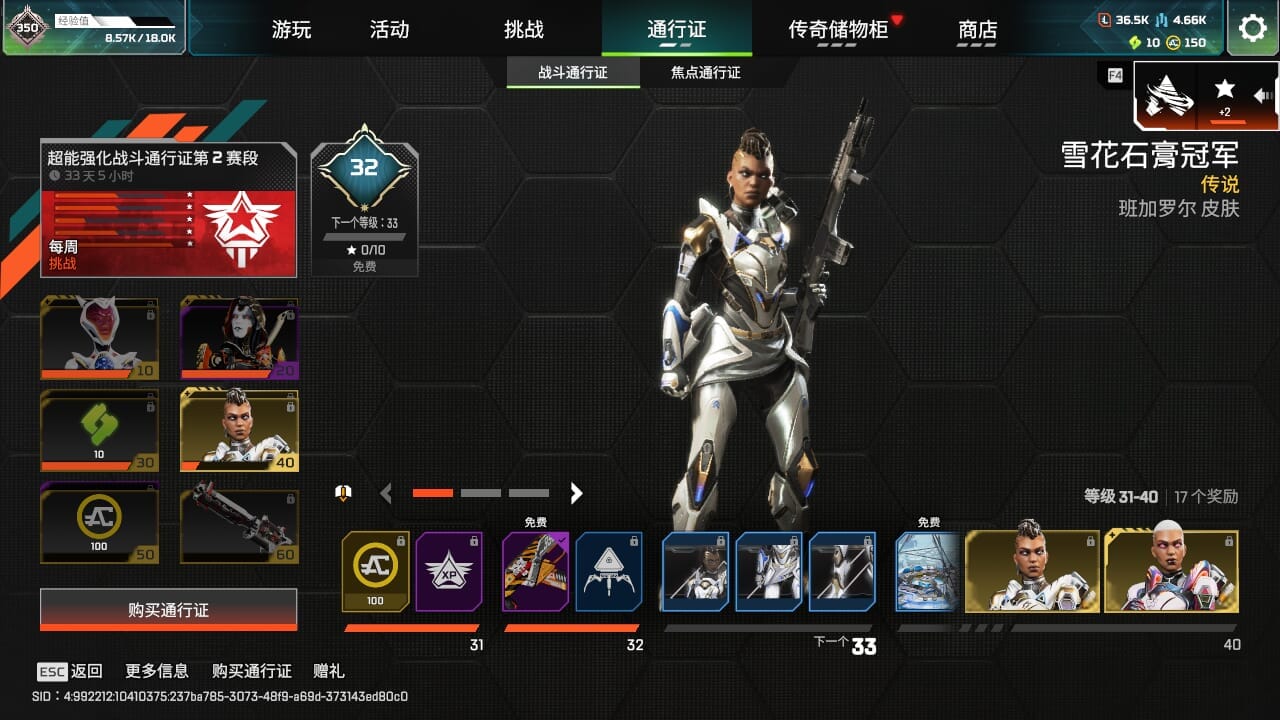The height and width of the screenshot is (720, 1280).
Task: Go to the 传奇储物柜 tab
Action: [x=838, y=29]
